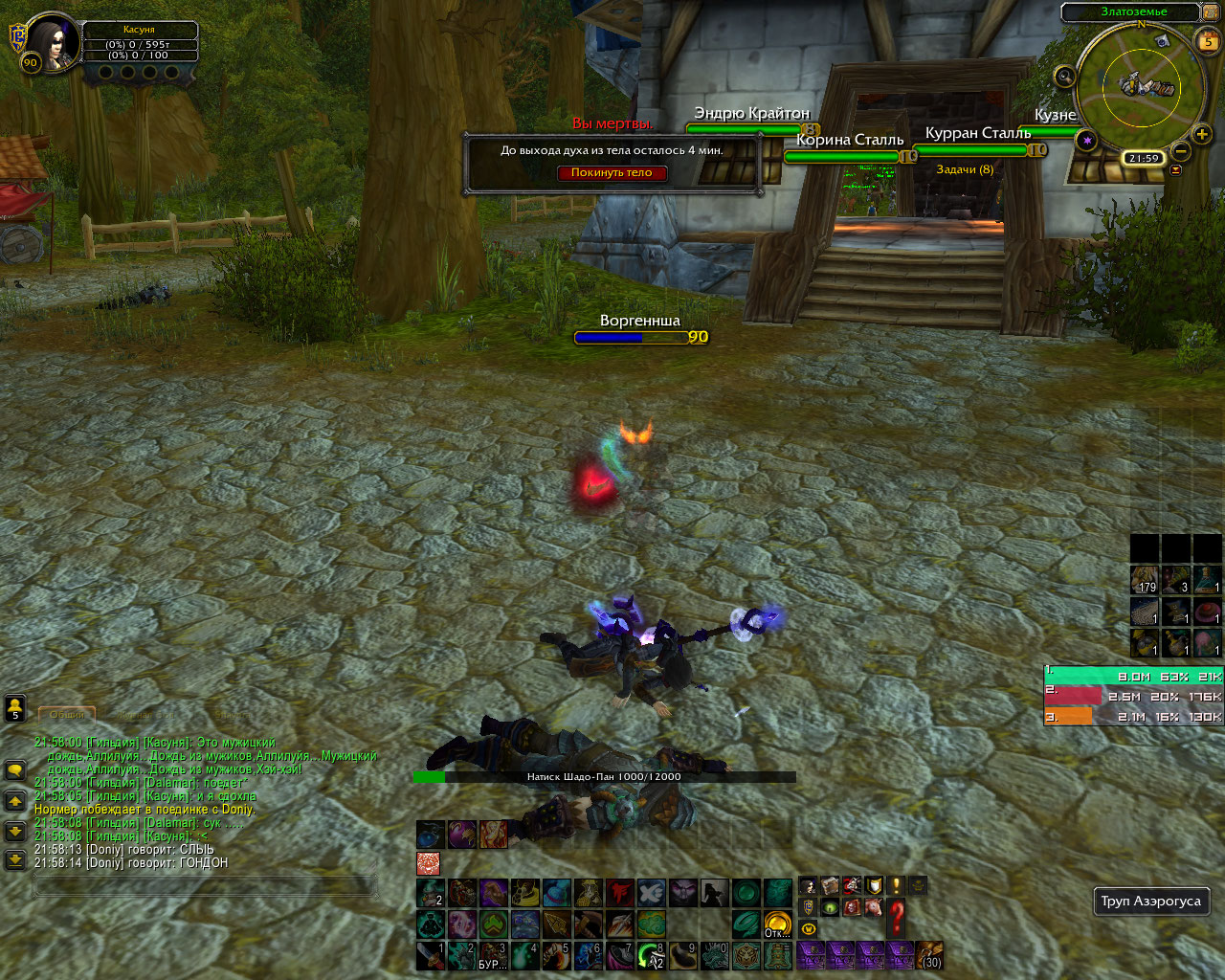Open the world map button beside Златоземье
Screen dimensions: 1225x980
[1211, 12]
